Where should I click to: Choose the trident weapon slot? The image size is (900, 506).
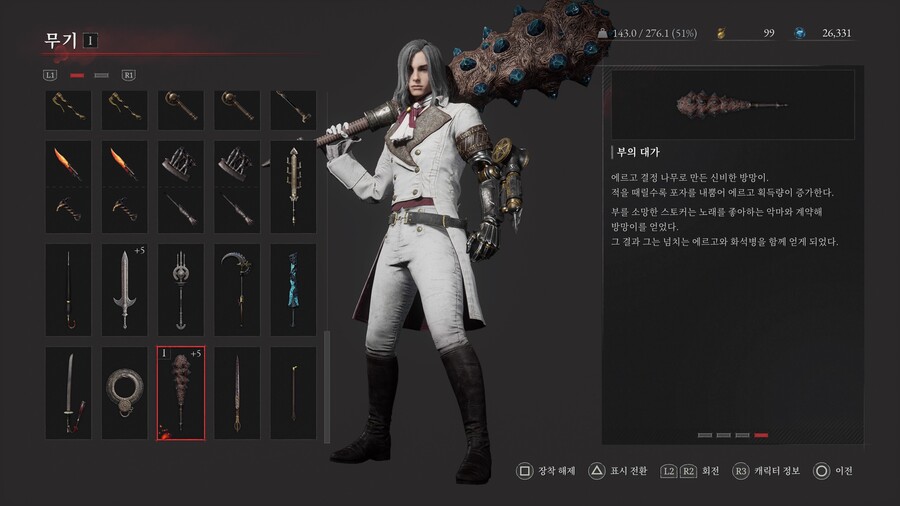coord(181,290)
